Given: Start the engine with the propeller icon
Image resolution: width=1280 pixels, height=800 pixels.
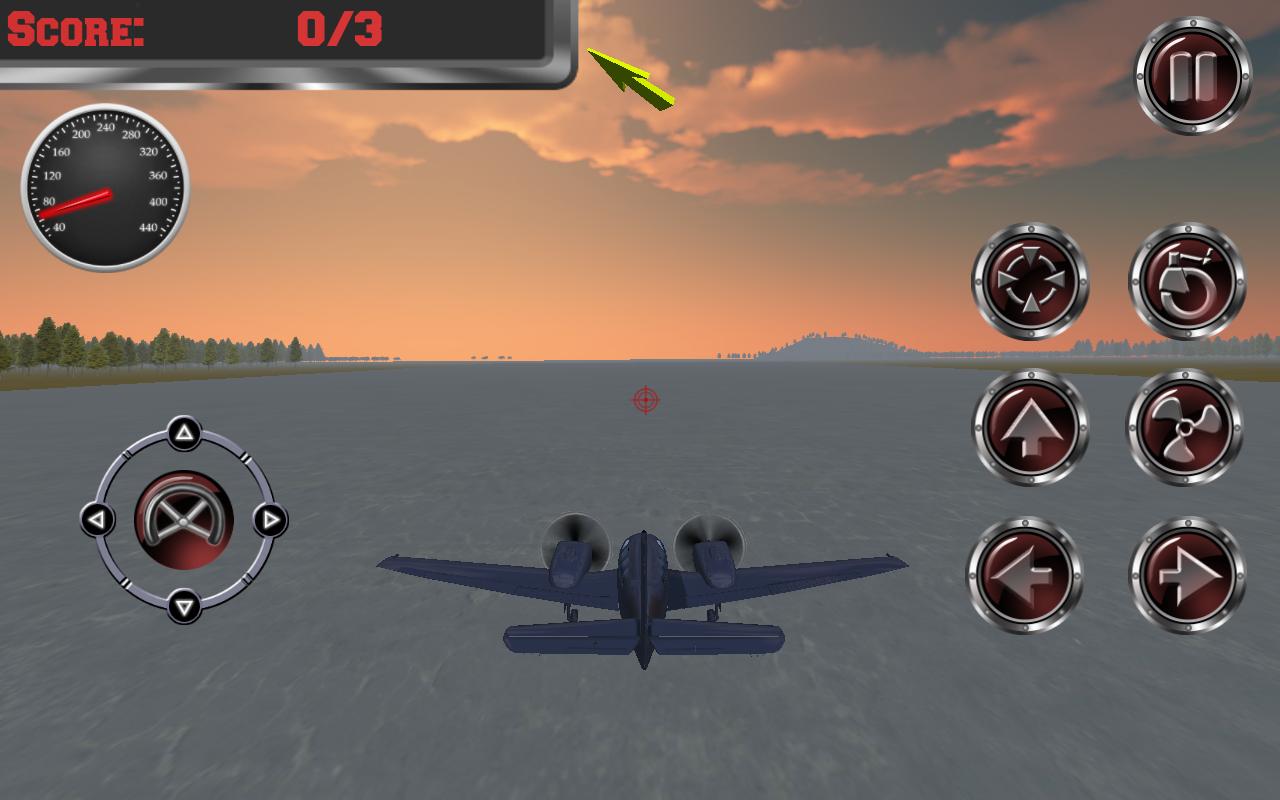Looking at the screenshot, I should coord(1186,428).
